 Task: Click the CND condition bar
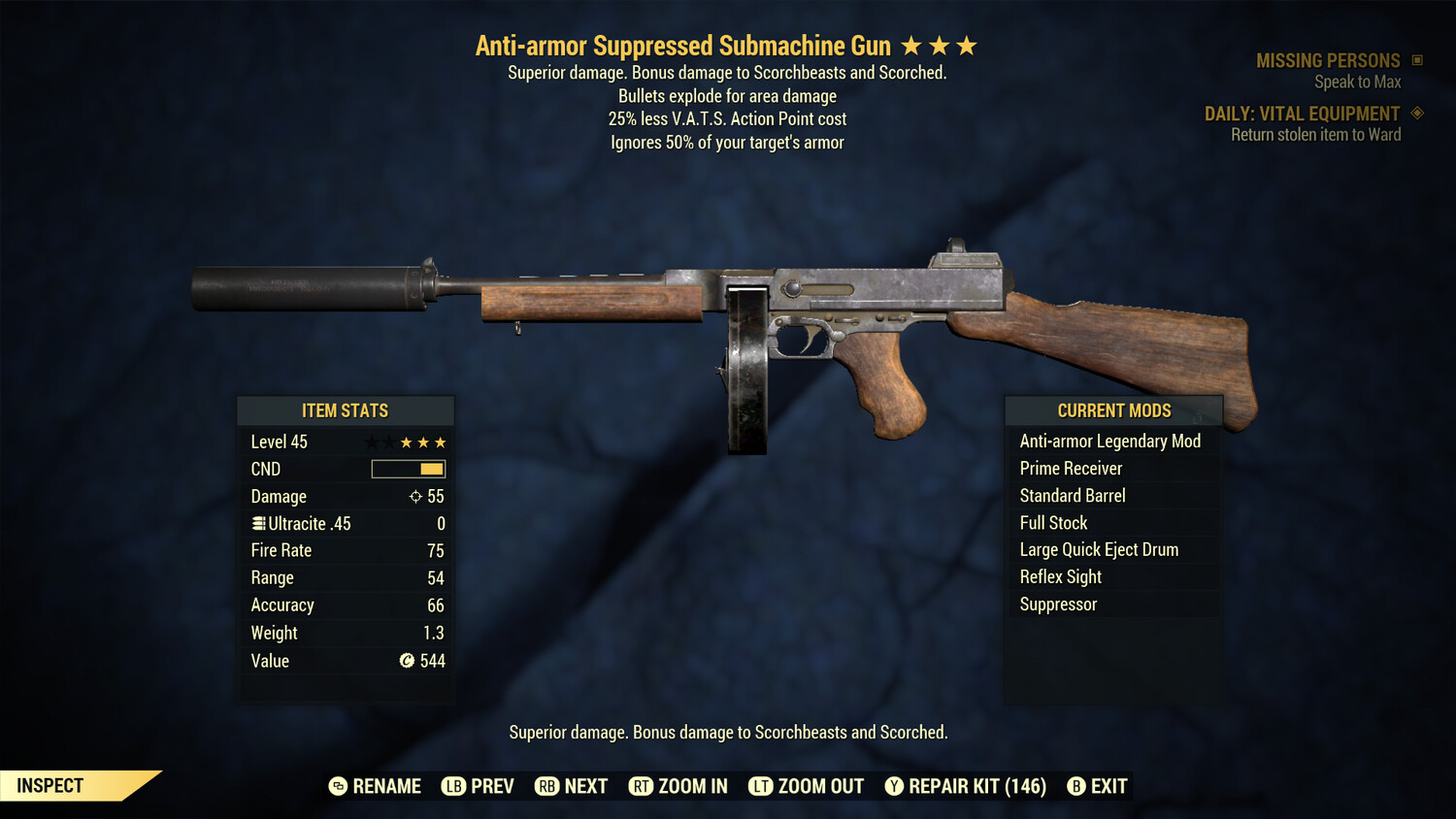(x=408, y=469)
